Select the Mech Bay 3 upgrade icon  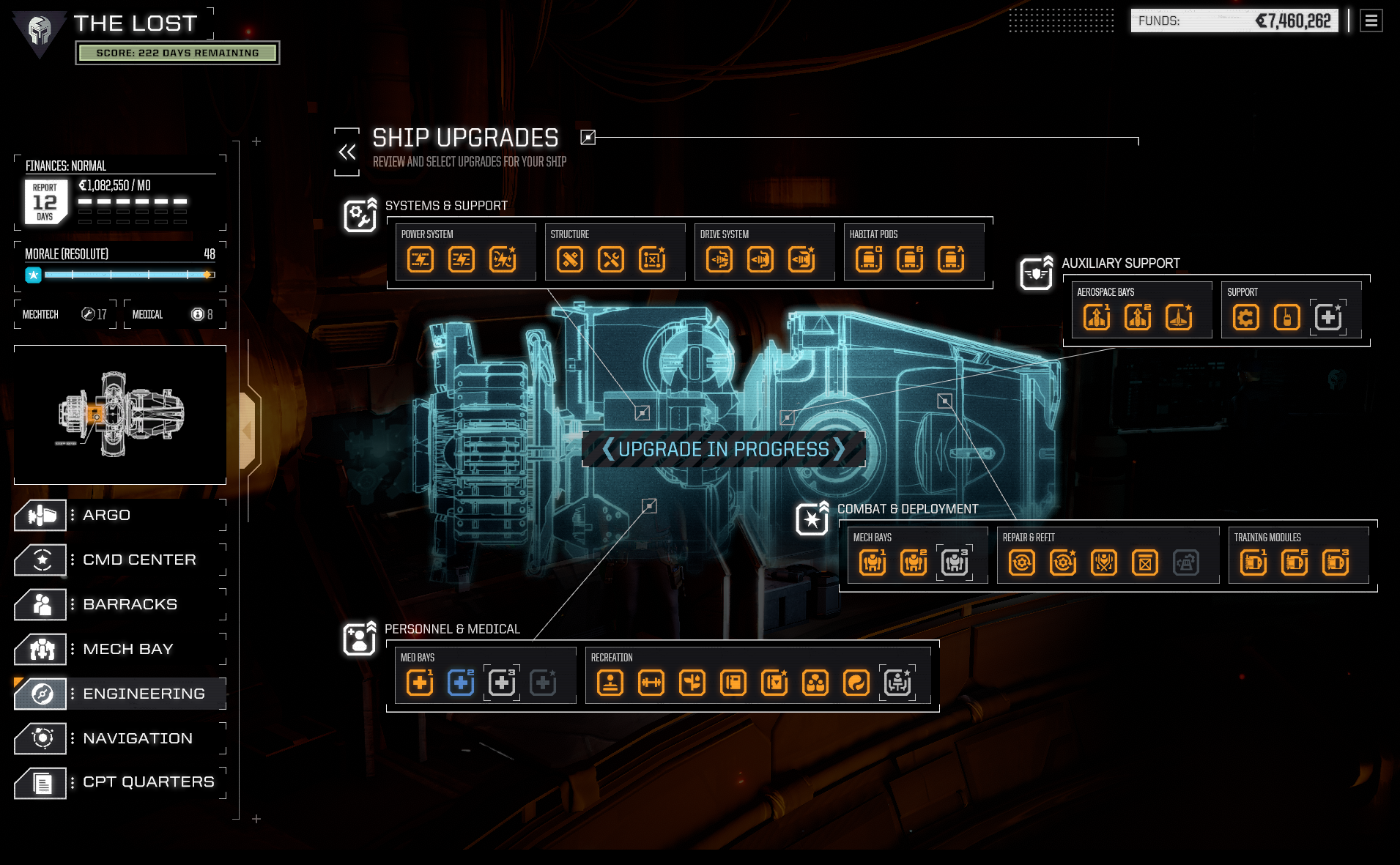pyautogui.click(x=954, y=563)
